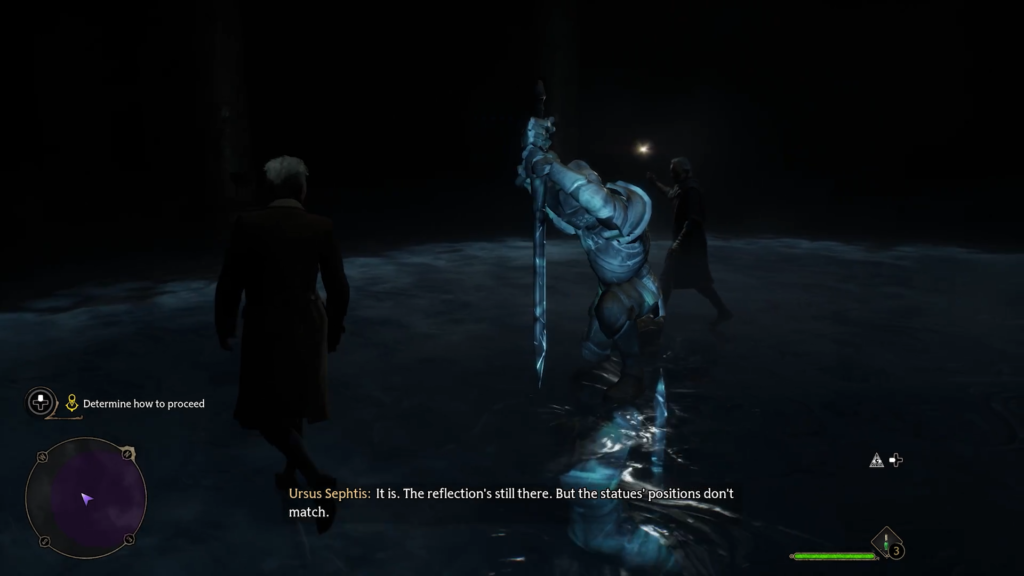Click the "Determine how to proceed" objective tracker

tap(143, 404)
